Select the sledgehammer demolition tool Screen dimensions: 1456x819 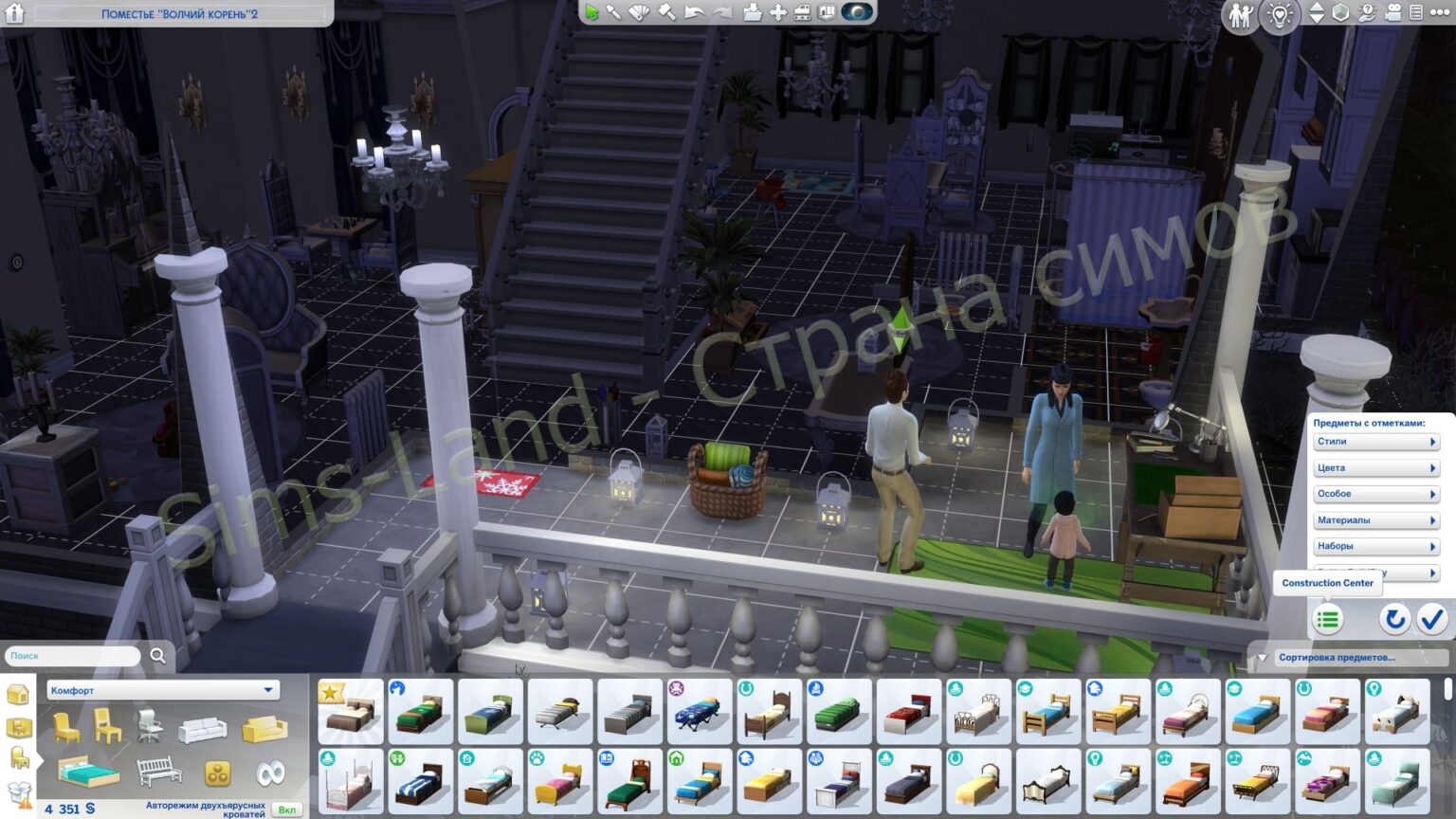point(665,13)
